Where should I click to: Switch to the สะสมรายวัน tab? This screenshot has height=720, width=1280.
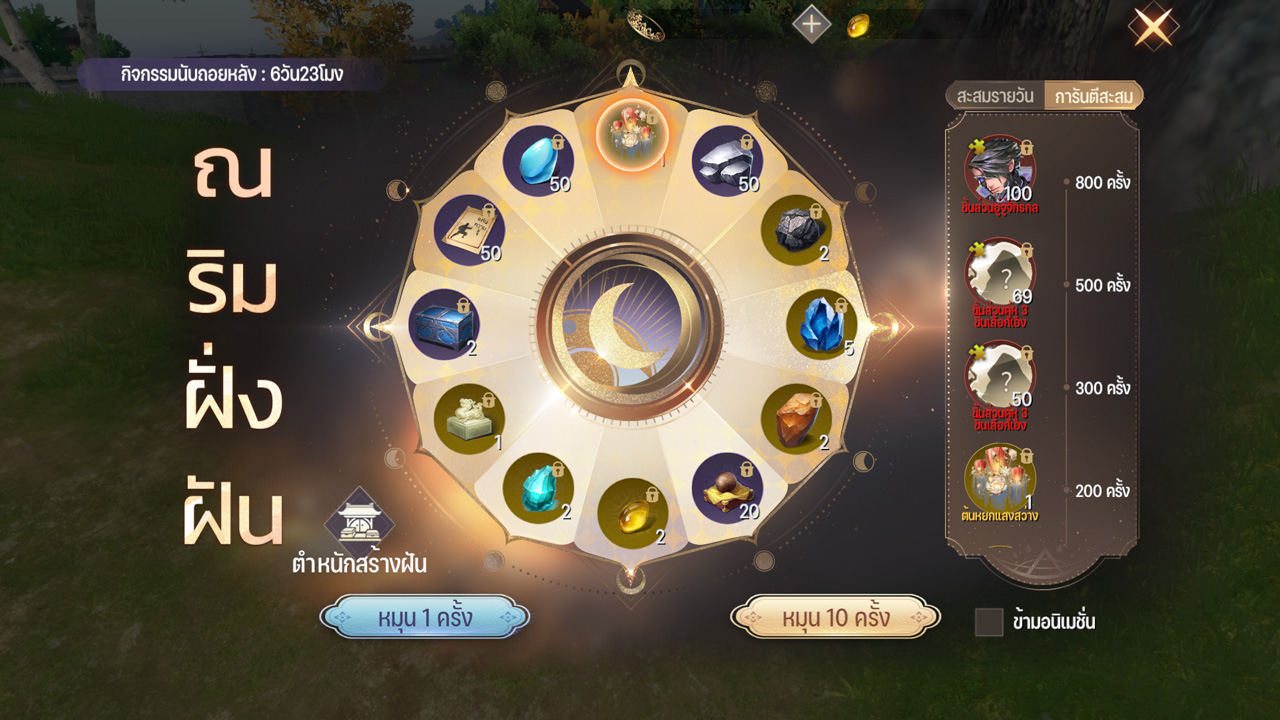[x=995, y=97]
